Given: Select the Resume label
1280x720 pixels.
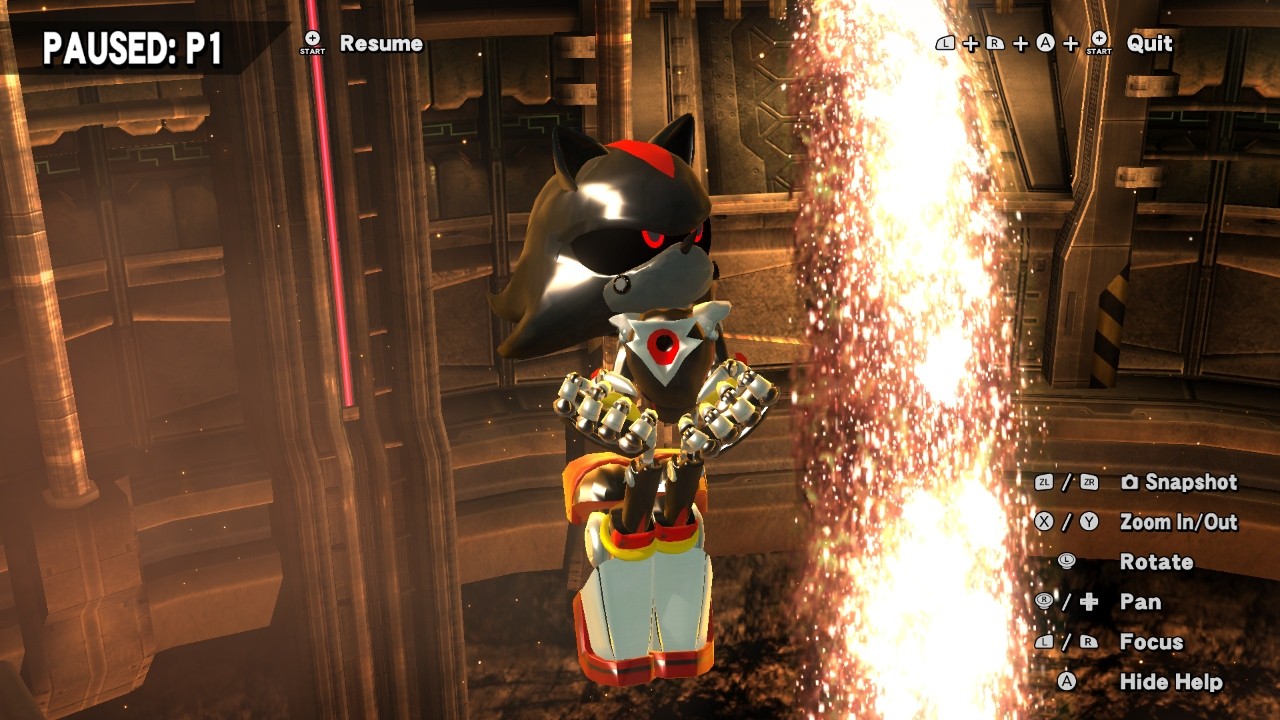Looking at the screenshot, I should (381, 44).
